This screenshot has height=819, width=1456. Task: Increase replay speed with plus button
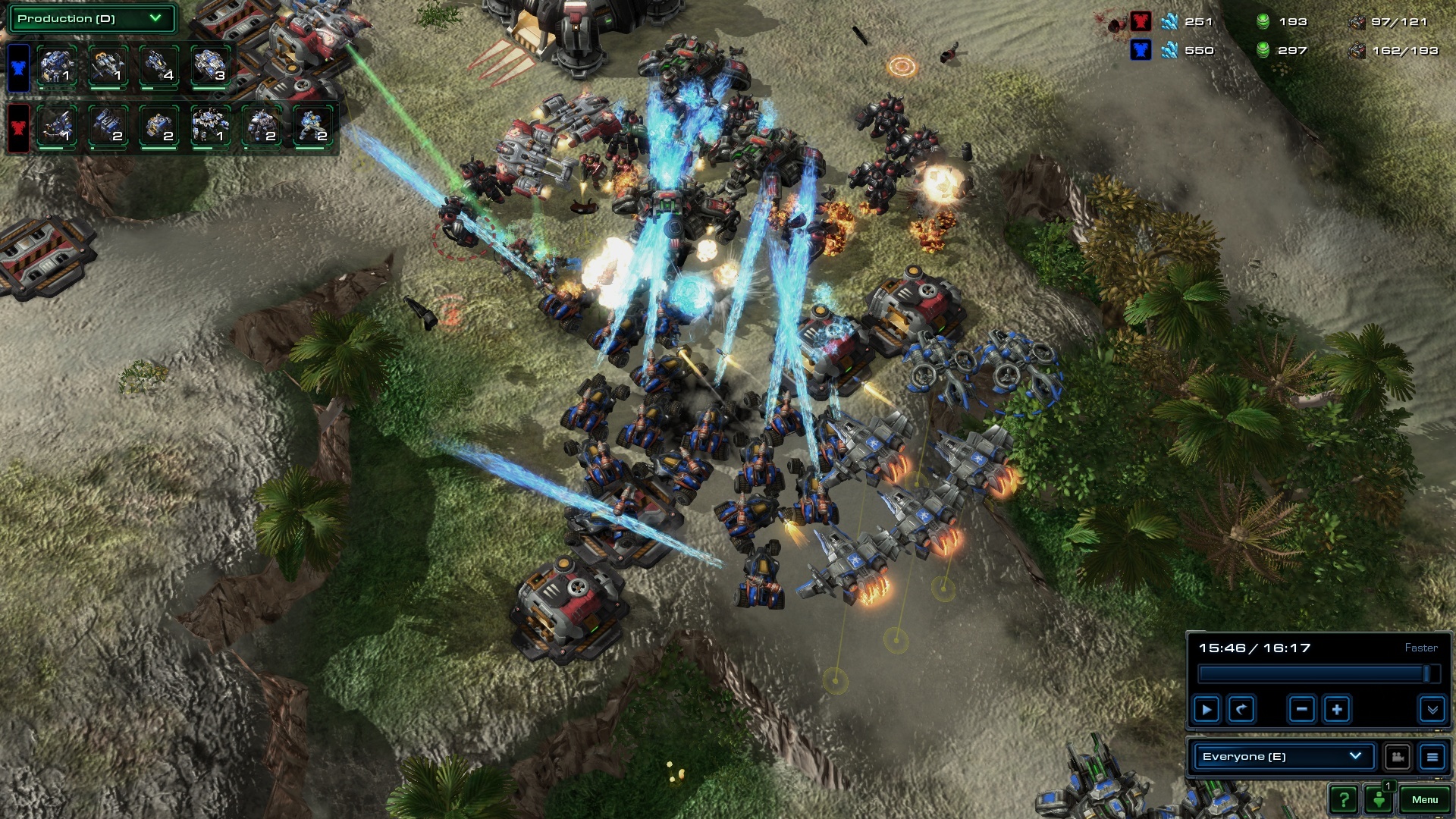[x=1337, y=710]
